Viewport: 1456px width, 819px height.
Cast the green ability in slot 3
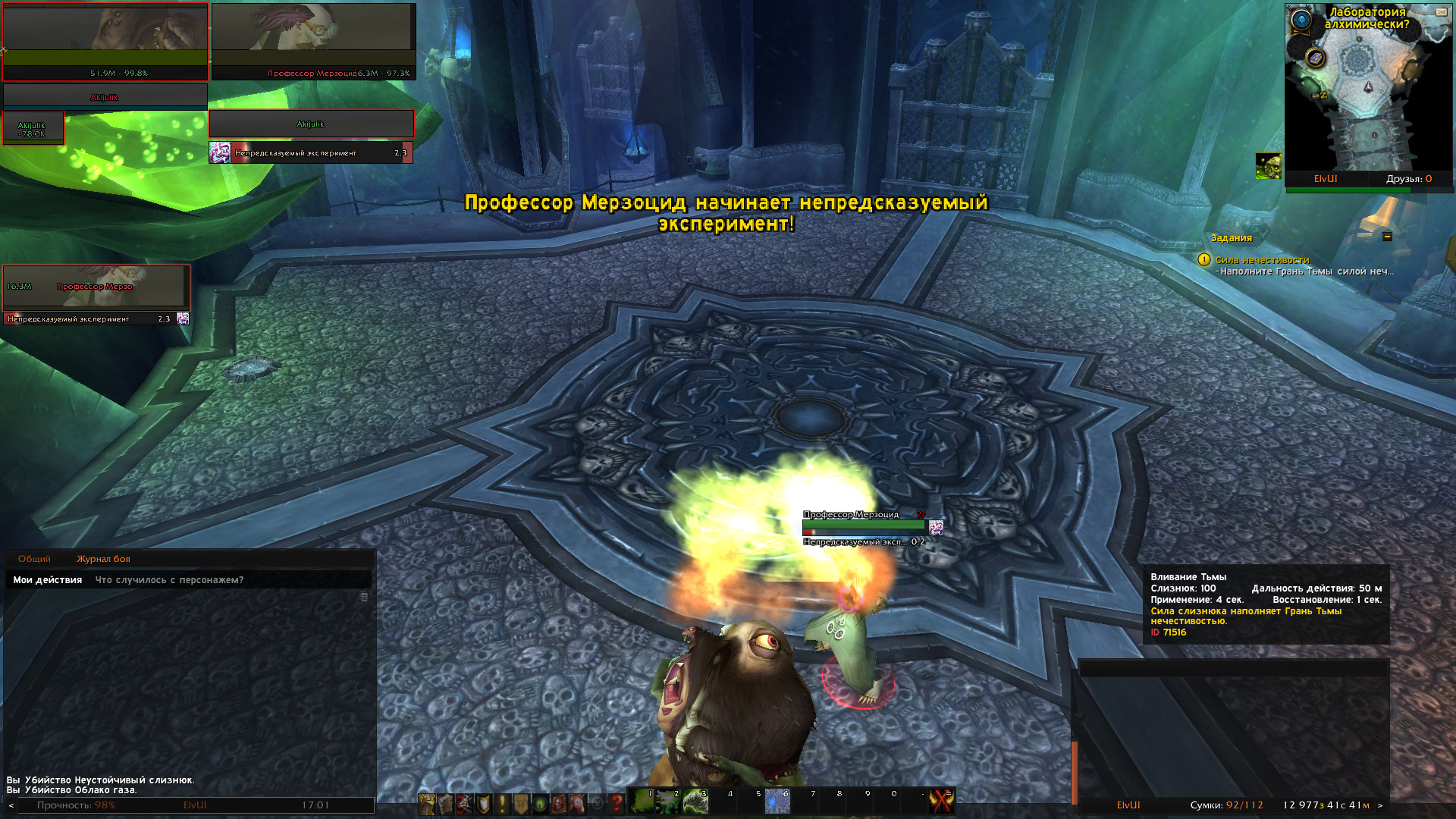click(x=695, y=801)
